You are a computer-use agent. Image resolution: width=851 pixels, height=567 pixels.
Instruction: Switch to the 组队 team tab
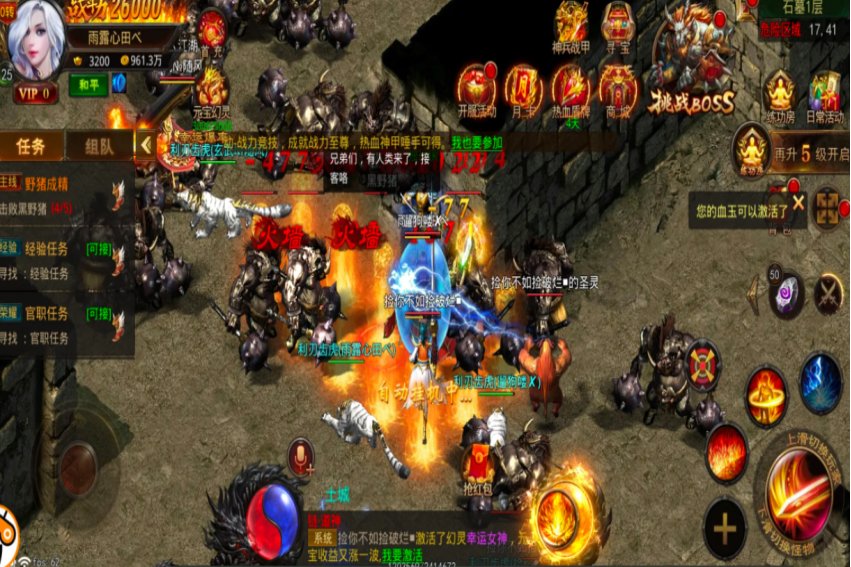click(x=99, y=146)
